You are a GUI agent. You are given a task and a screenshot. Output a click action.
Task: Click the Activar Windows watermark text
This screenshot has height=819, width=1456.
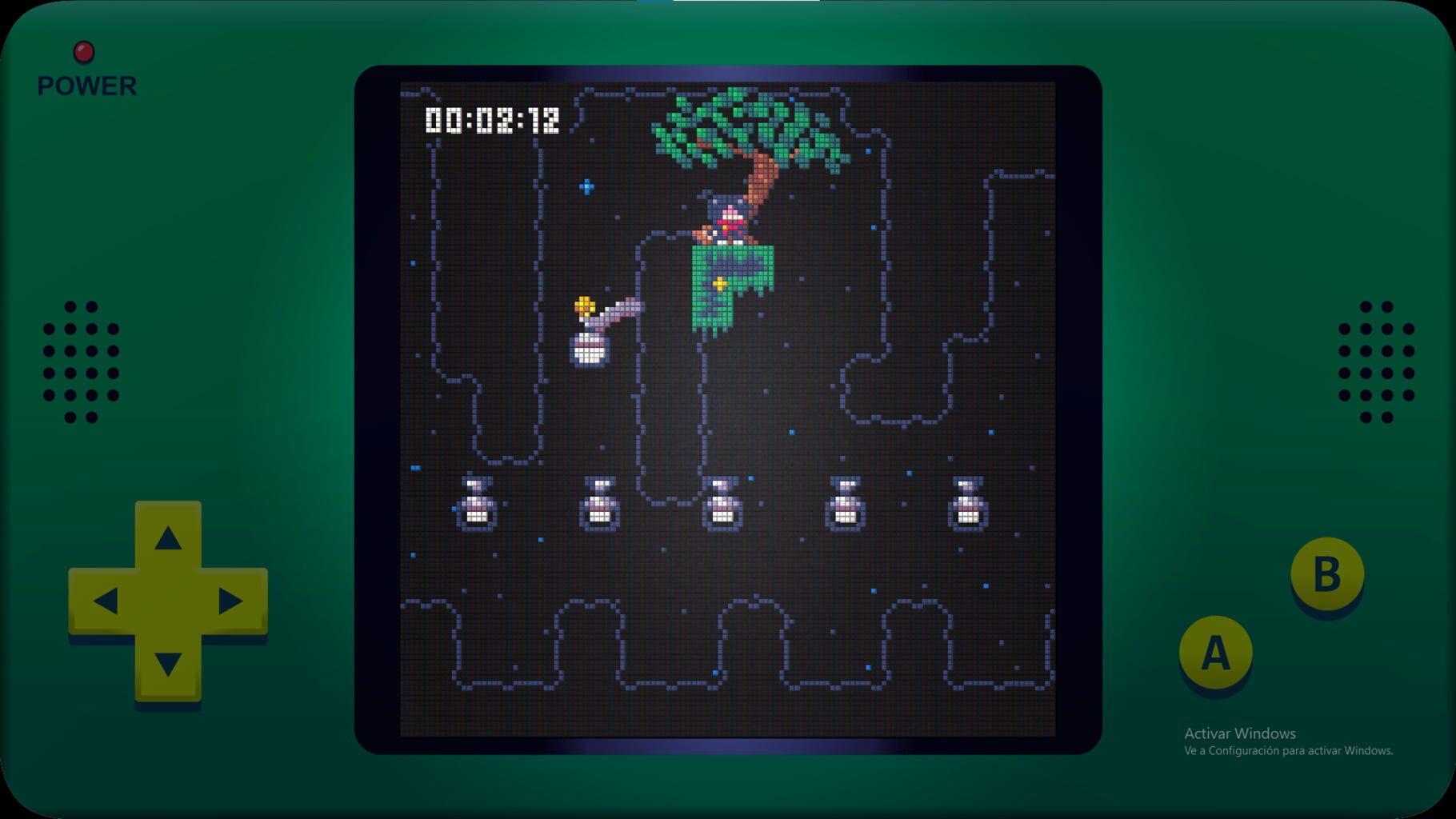pos(1239,733)
